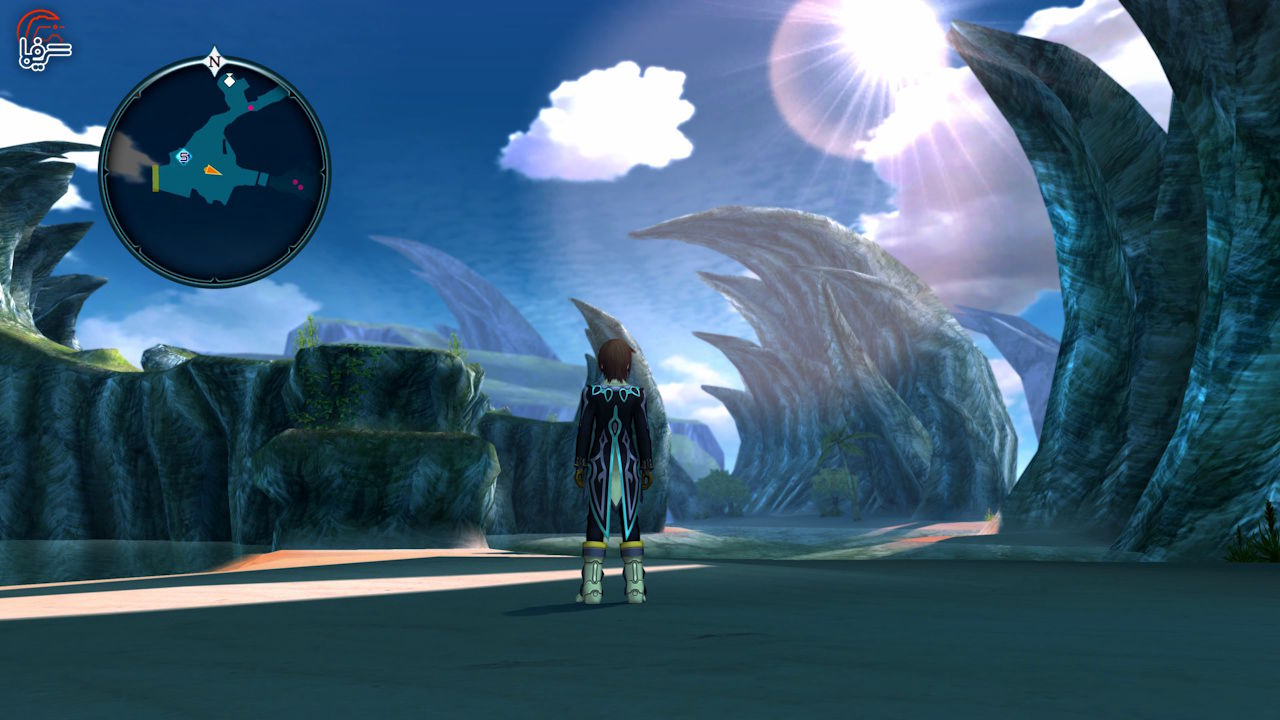The height and width of the screenshot is (720, 1280).
Task: Click the white diamond objective marker on the minimap
Action: pyautogui.click(x=229, y=82)
